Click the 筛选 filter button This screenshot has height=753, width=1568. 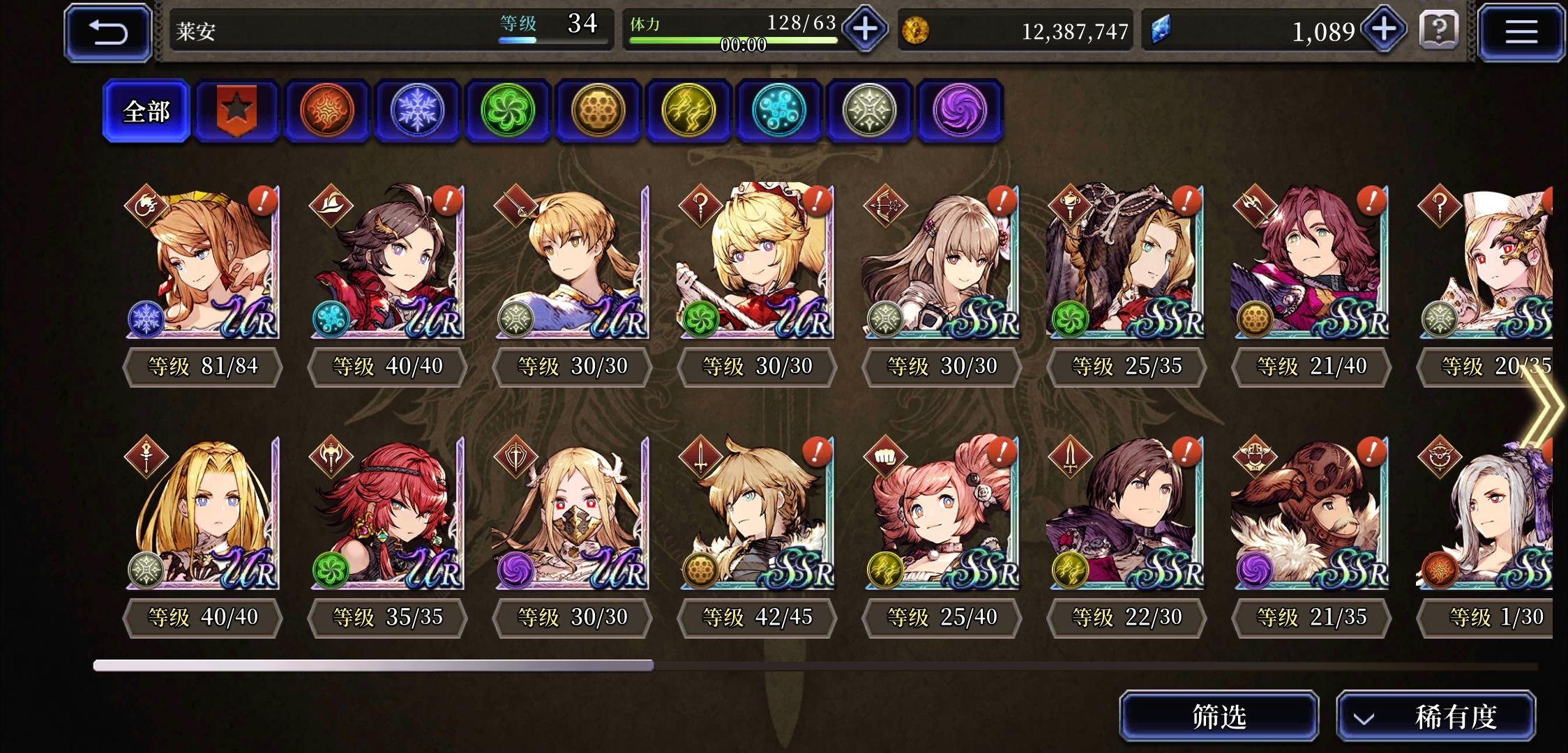pyautogui.click(x=1221, y=715)
